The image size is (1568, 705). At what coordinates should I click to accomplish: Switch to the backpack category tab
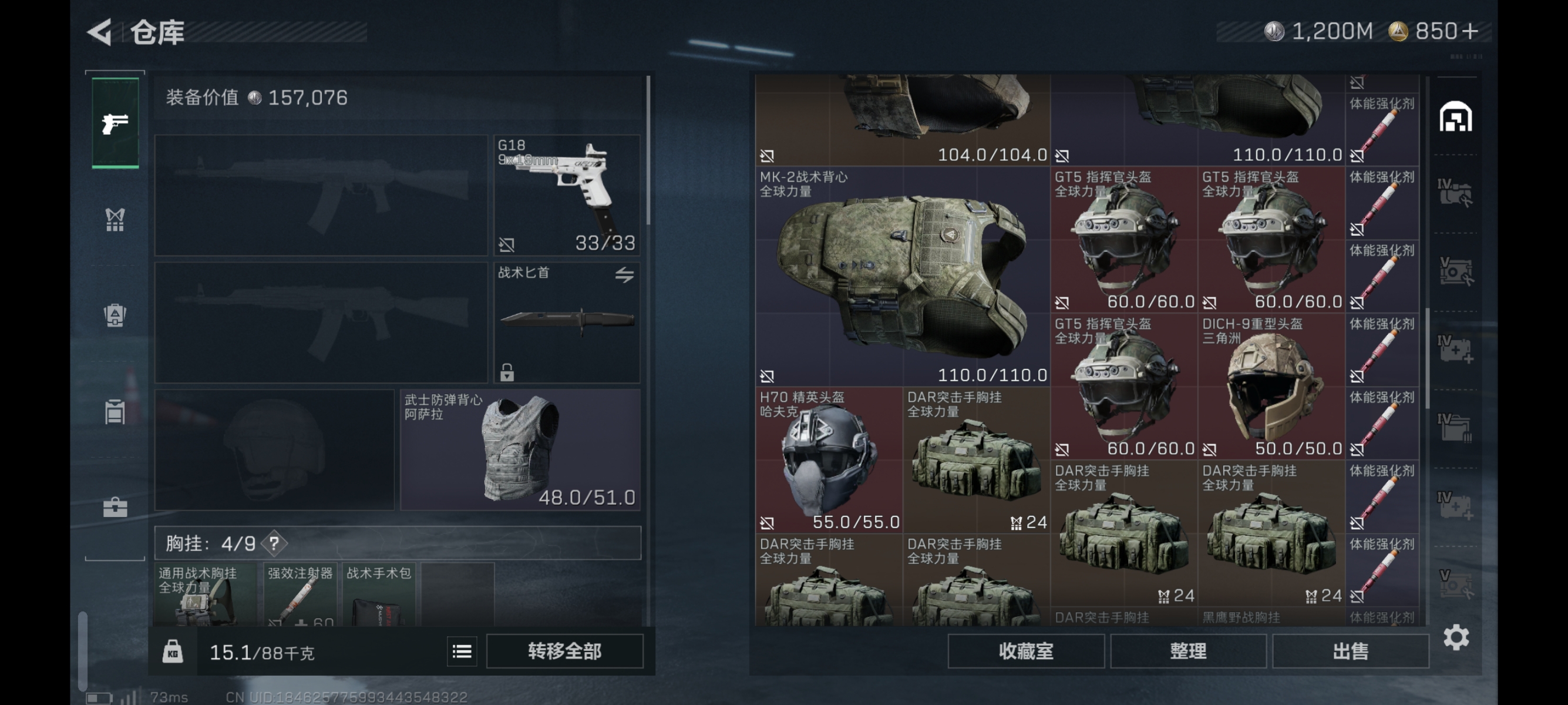point(115,315)
